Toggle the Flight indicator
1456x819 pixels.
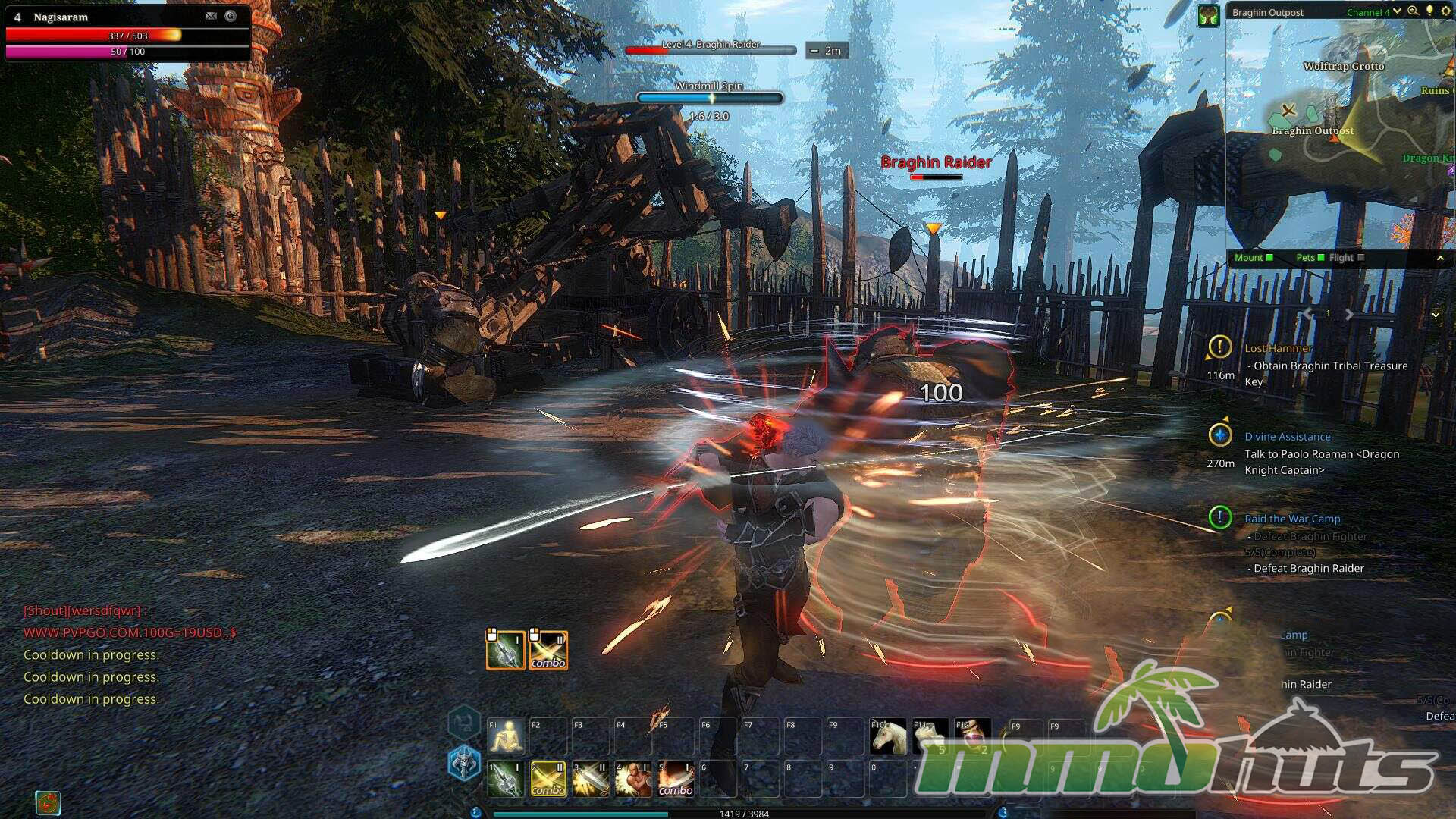click(1346, 258)
